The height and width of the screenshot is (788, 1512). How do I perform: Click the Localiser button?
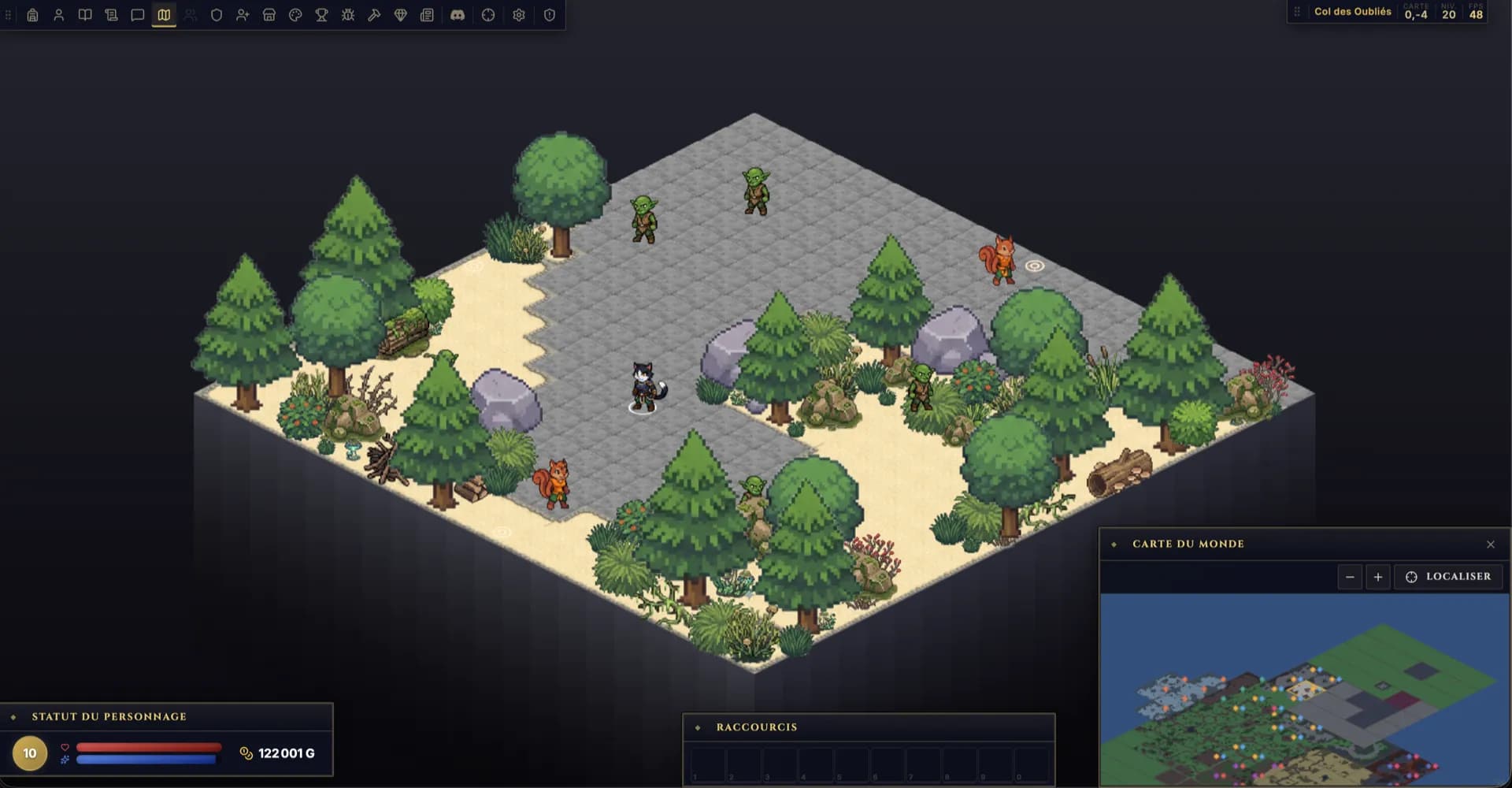point(1449,577)
